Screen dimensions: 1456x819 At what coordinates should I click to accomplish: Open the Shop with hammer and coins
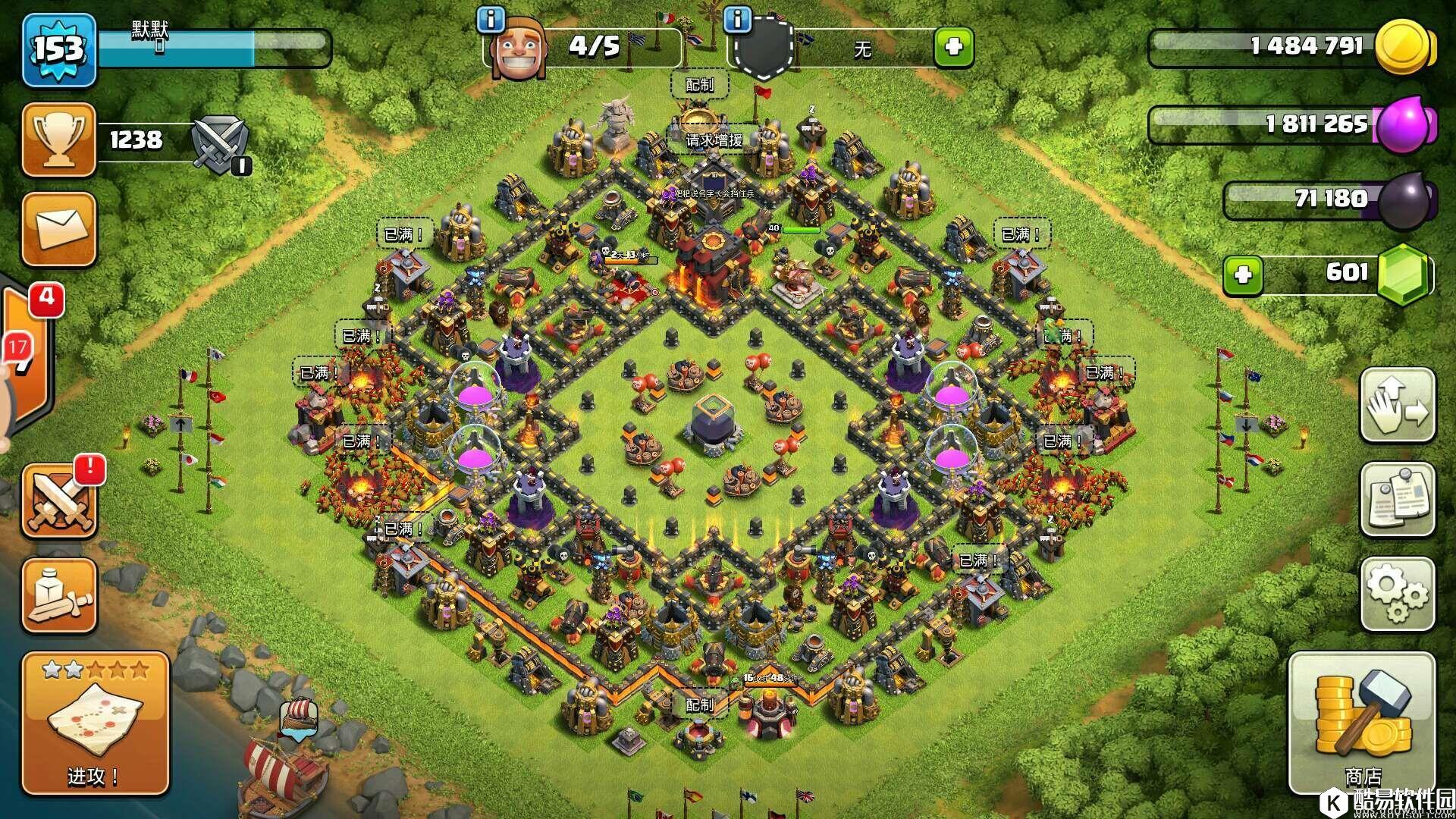coord(1362,723)
